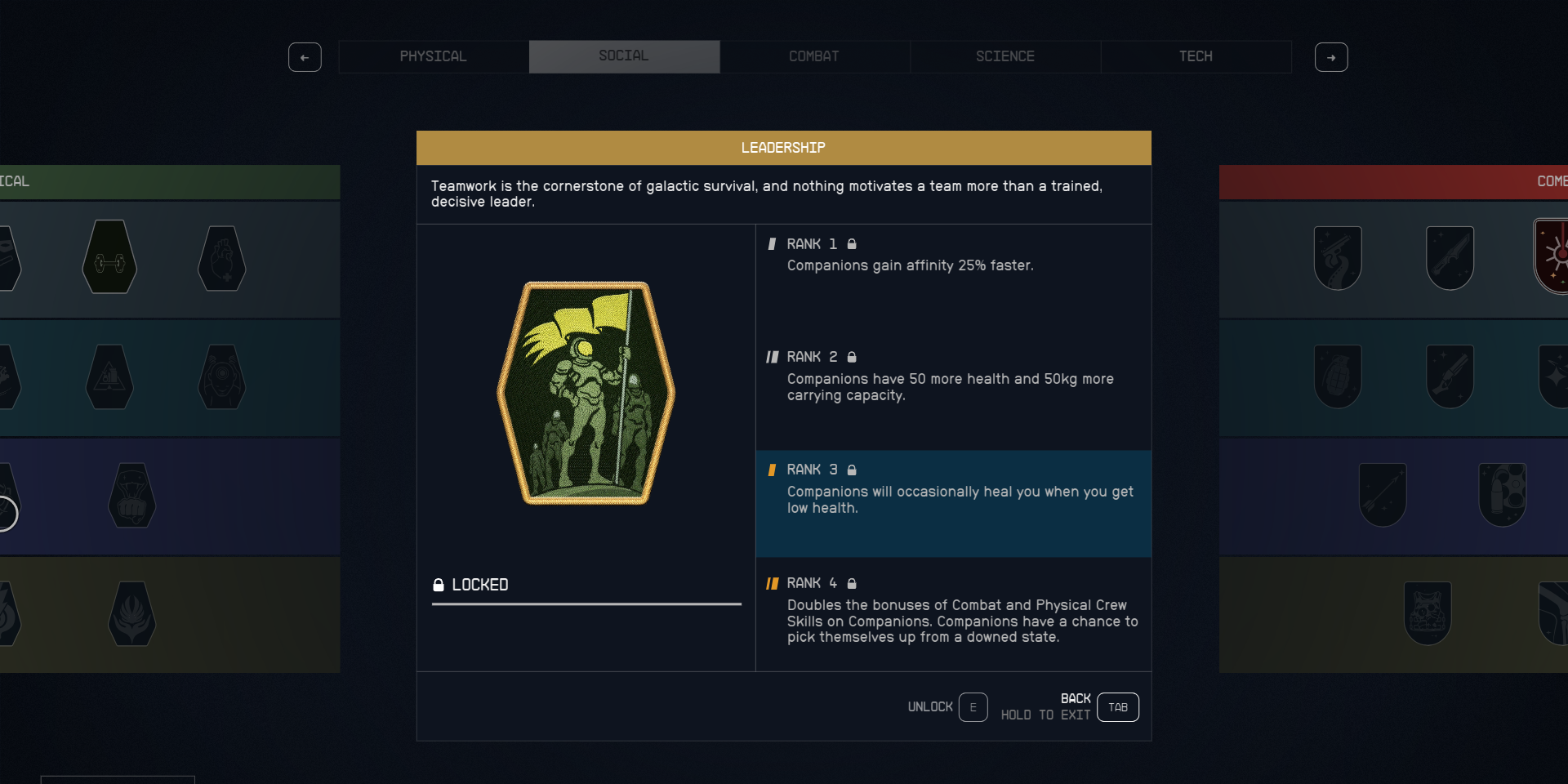Select the Rank 4 lock icon
The height and width of the screenshot is (784, 1568).
point(853,583)
